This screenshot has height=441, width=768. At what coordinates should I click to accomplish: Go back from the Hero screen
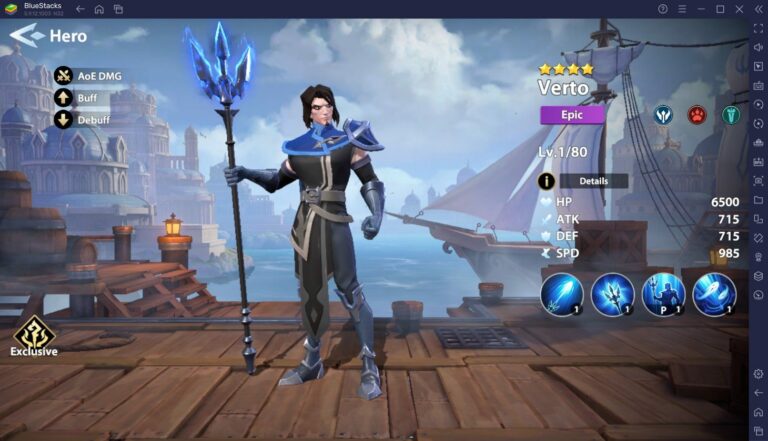point(30,37)
